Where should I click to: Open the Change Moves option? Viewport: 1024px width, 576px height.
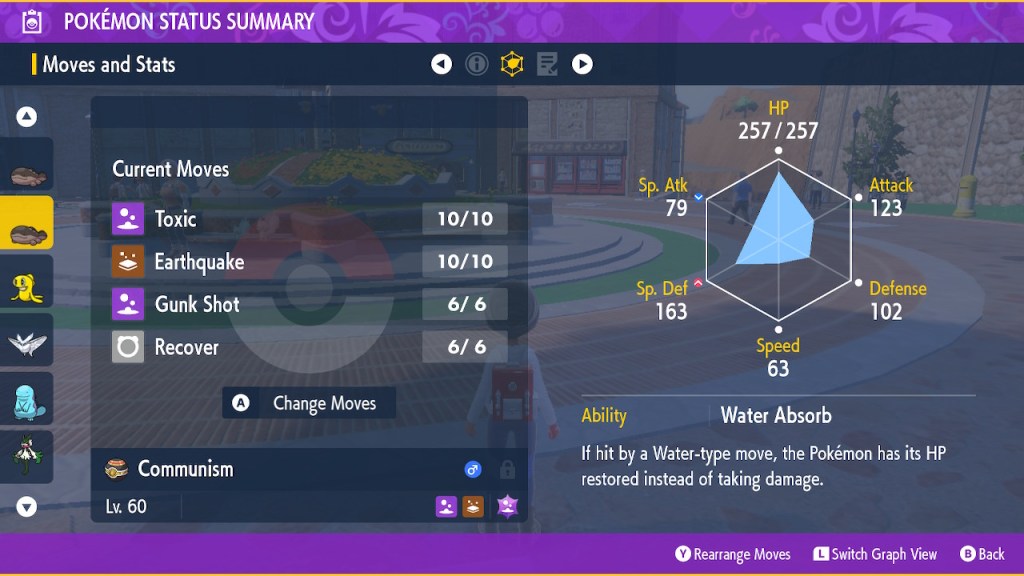click(x=309, y=403)
